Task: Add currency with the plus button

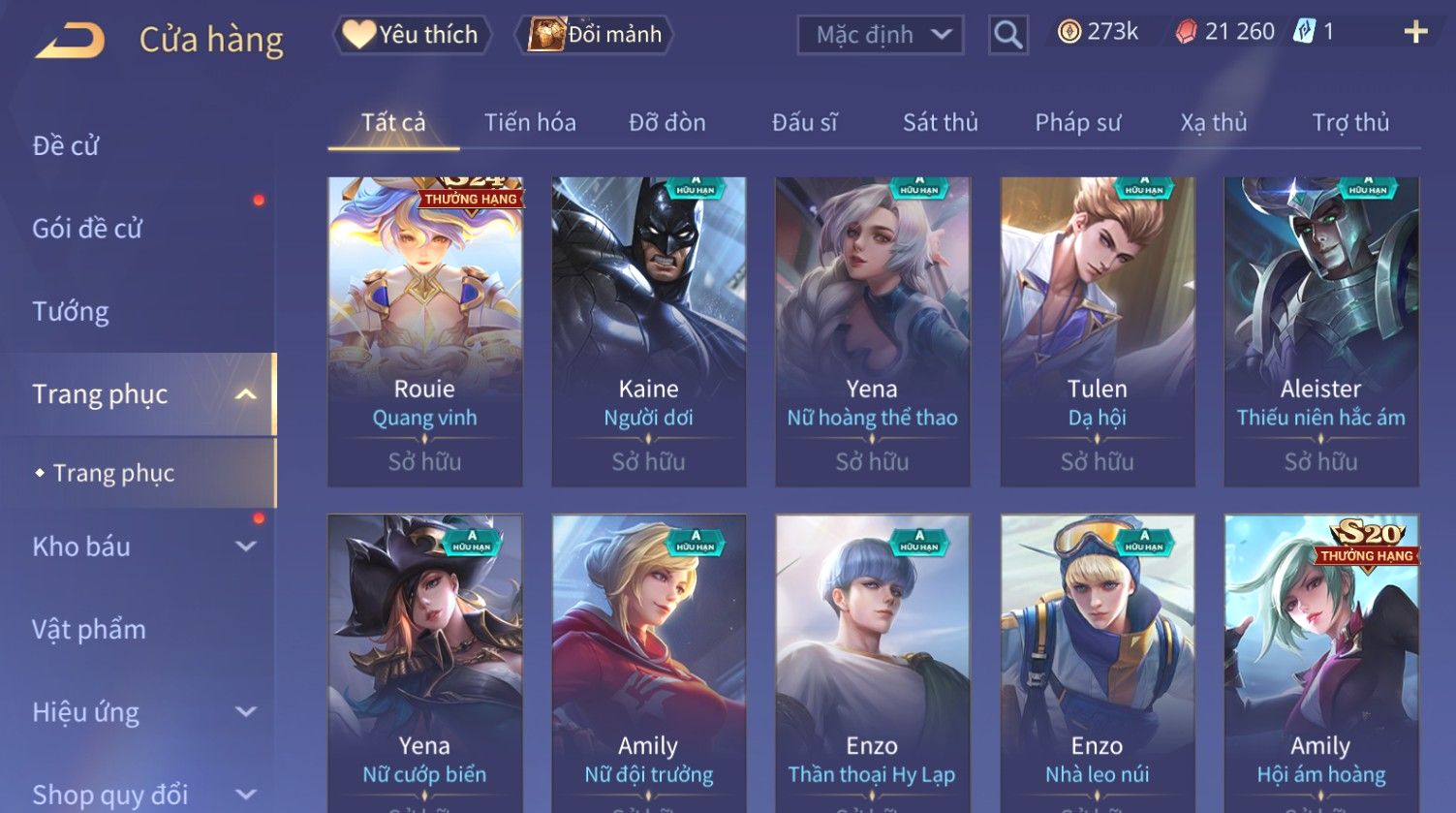Action: (x=1415, y=33)
